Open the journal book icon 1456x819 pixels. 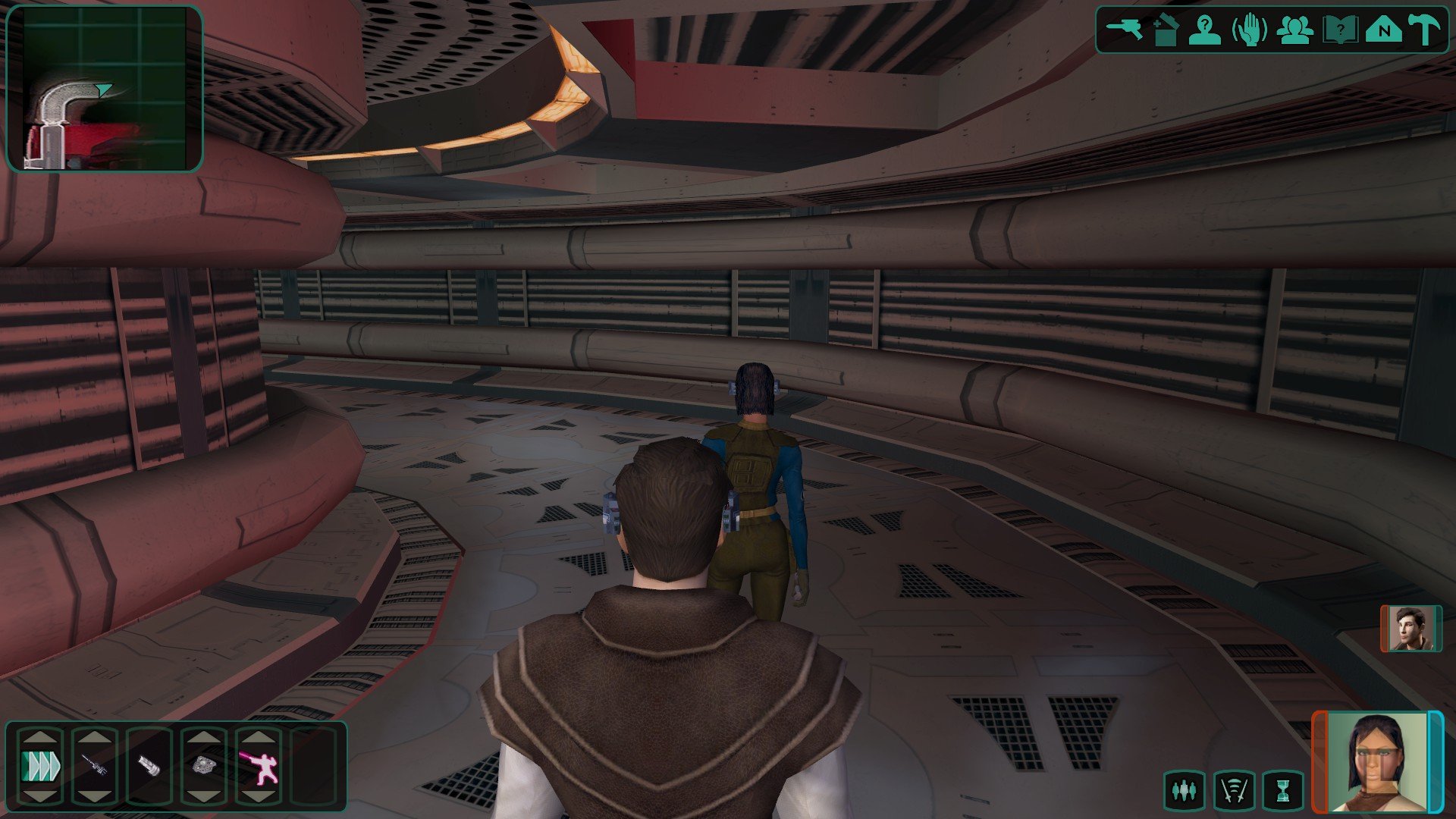click(x=1339, y=31)
